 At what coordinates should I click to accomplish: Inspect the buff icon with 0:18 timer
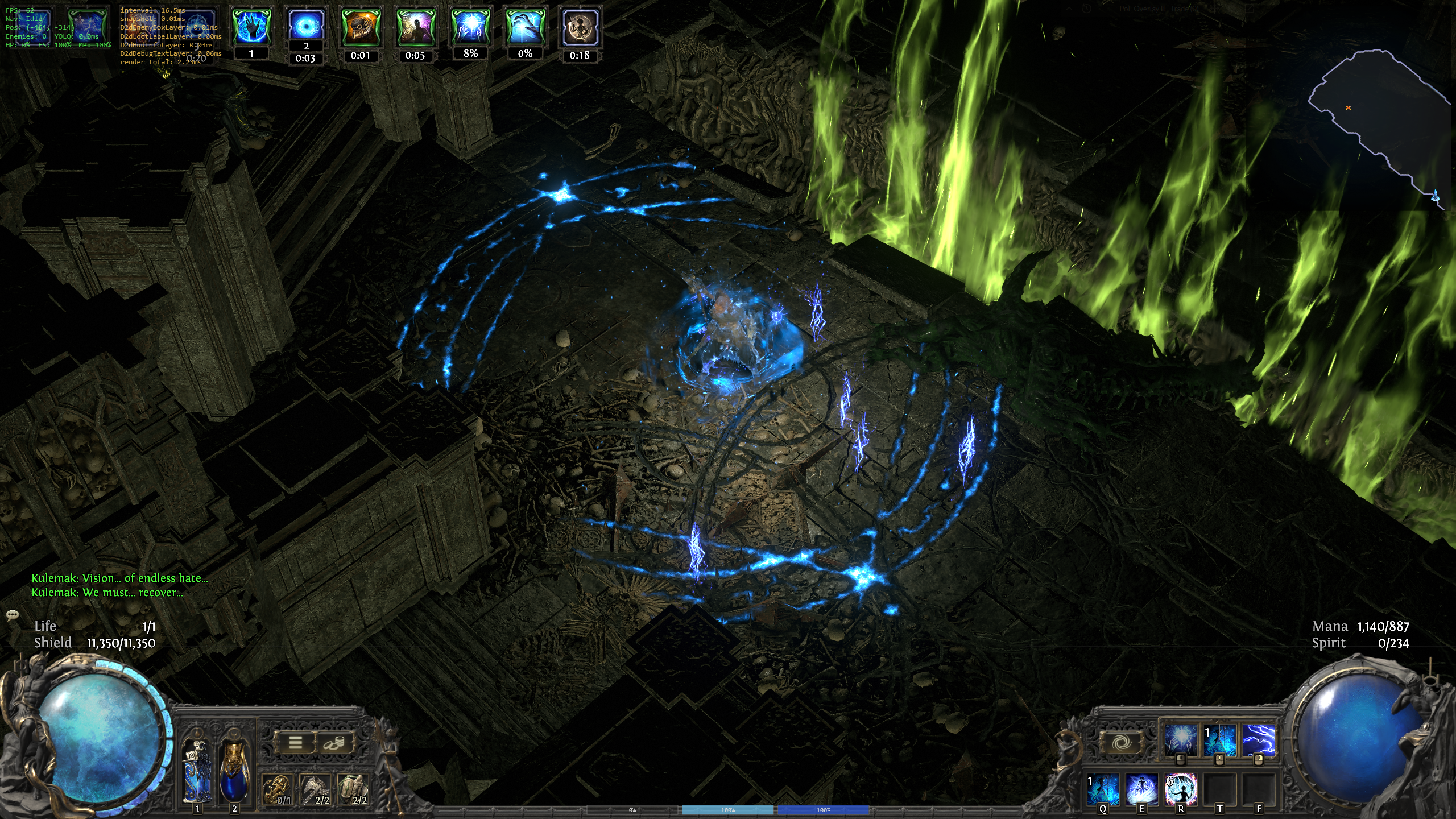pyautogui.click(x=580, y=27)
